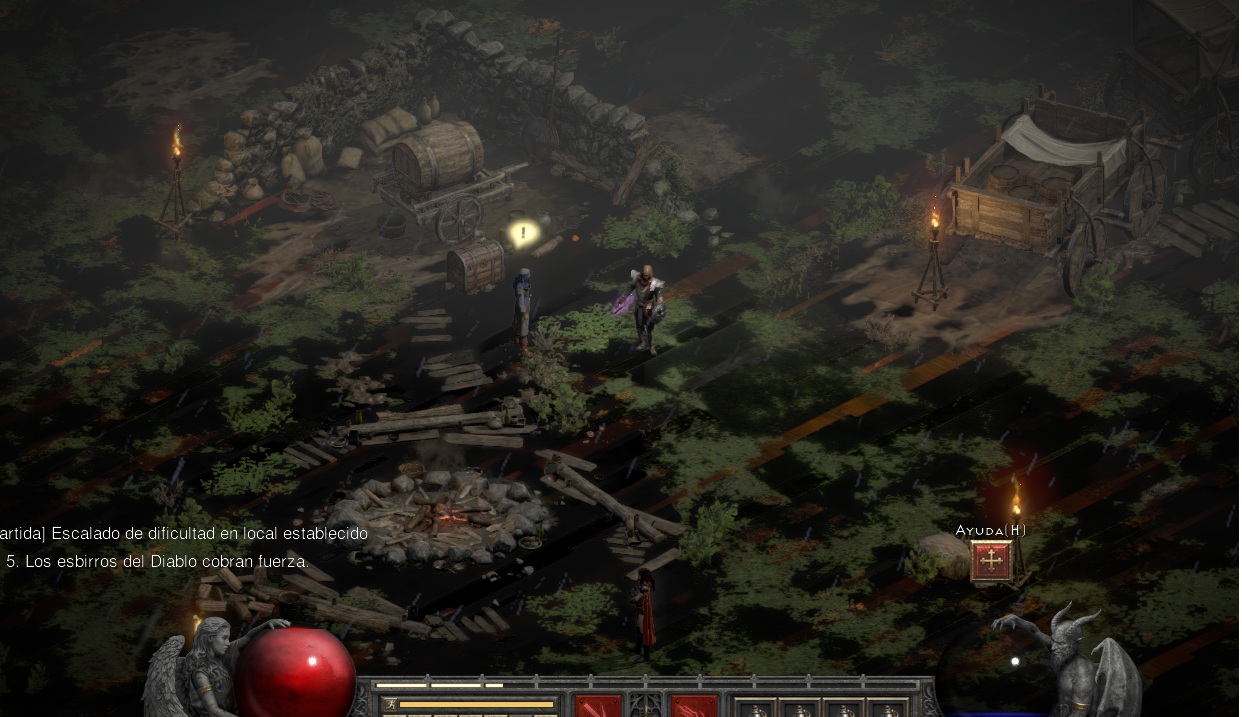Open the mini panel between the skill icons

pyautogui.click(x=646, y=707)
